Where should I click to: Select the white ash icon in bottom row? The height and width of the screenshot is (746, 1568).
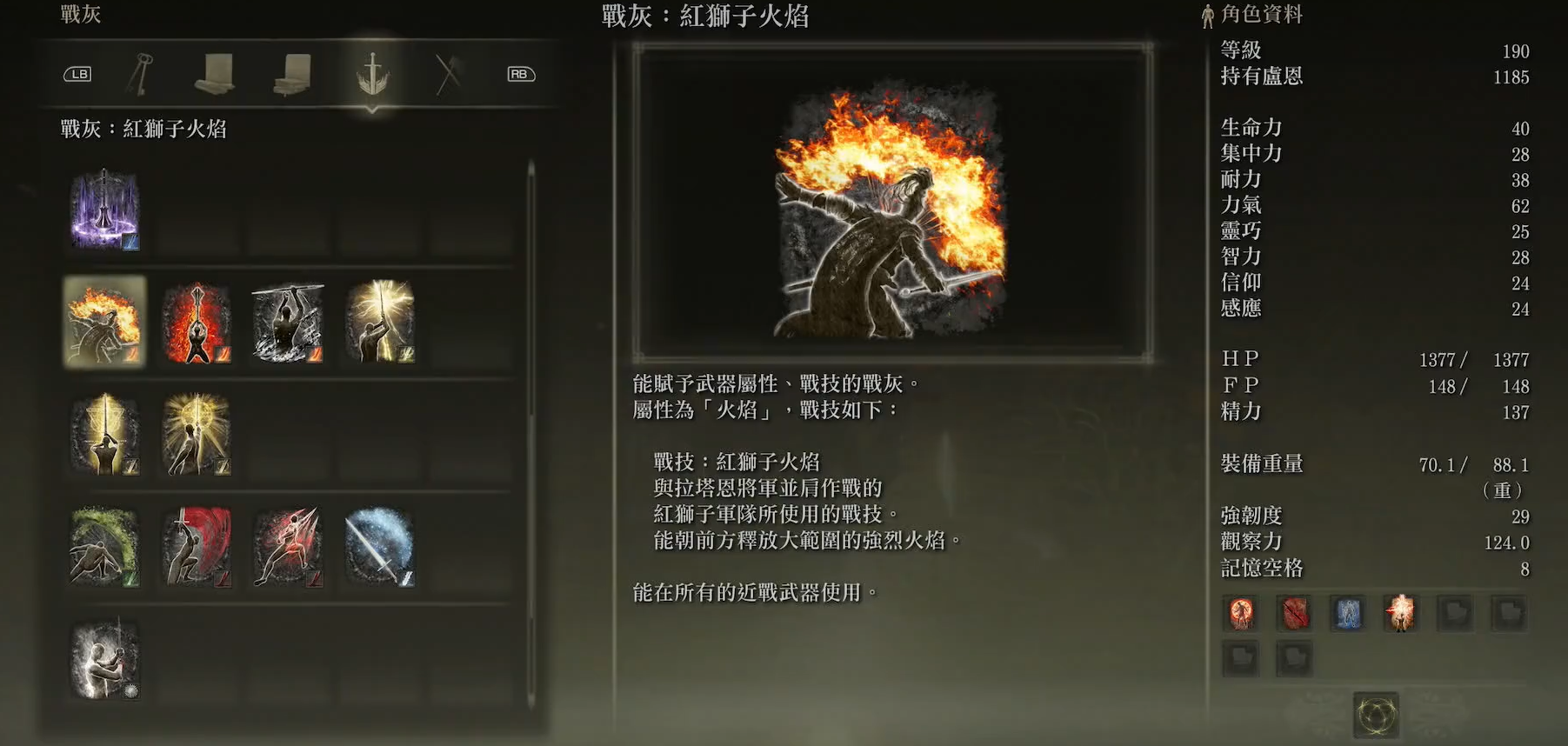point(103,659)
